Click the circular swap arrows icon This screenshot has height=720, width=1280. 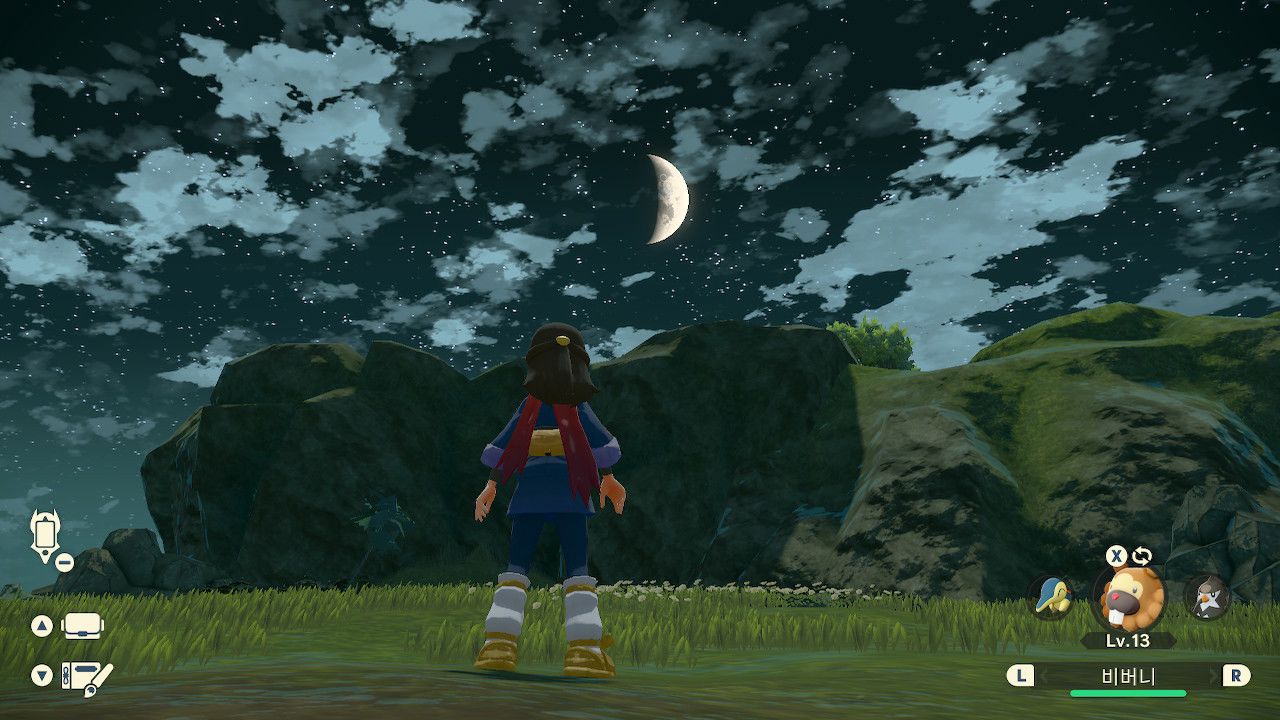pos(1142,556)
